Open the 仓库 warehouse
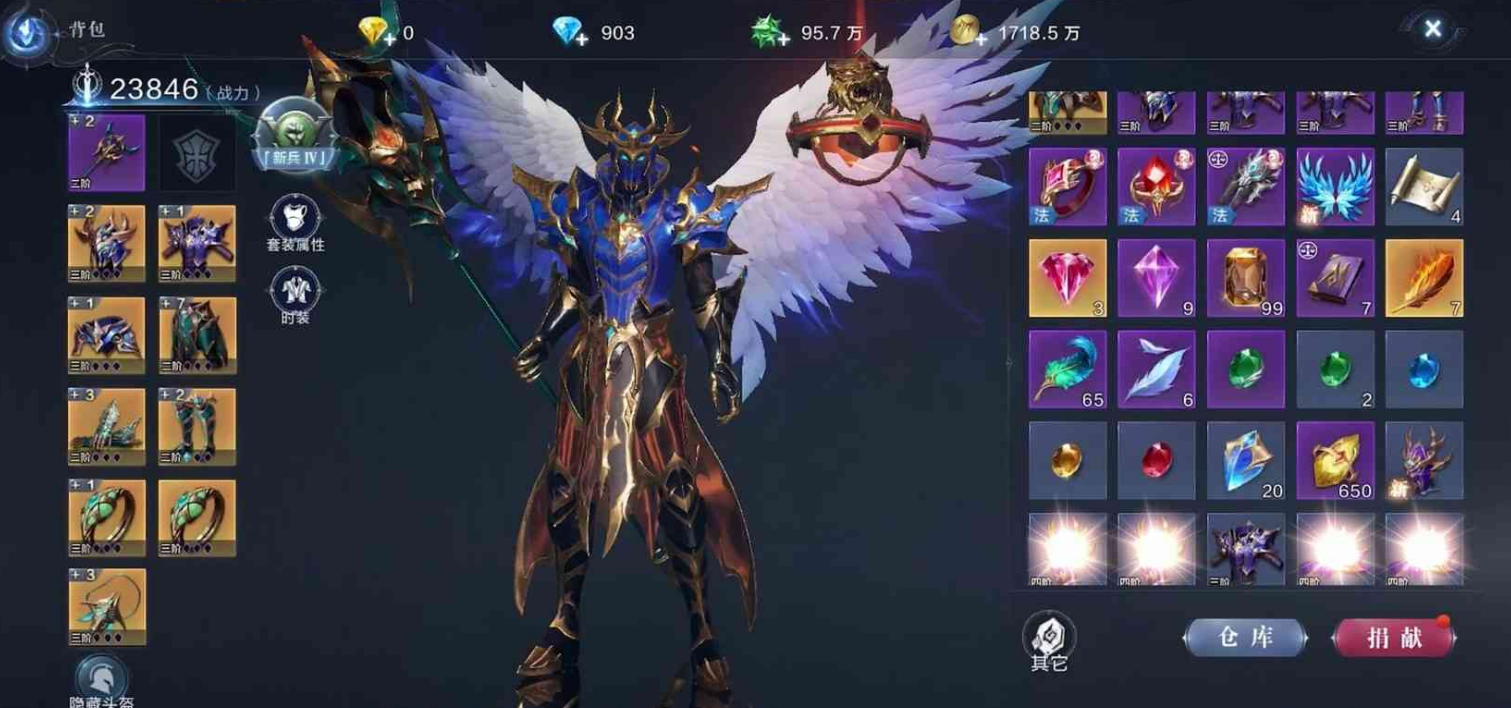Viewport: 1511px width, 708px height. (1245, 638)
